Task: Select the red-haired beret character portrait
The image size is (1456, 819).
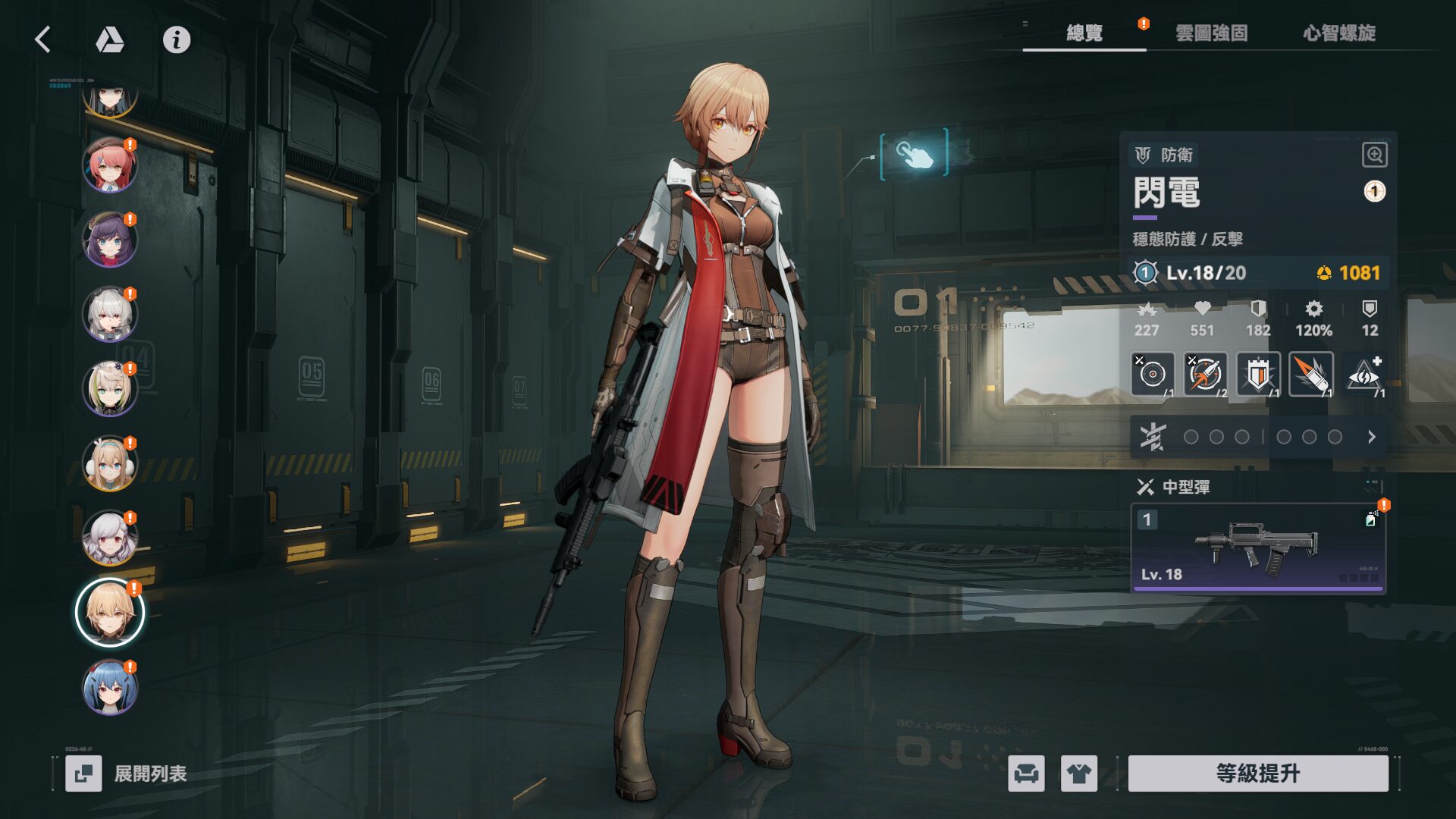Action: 110,165
